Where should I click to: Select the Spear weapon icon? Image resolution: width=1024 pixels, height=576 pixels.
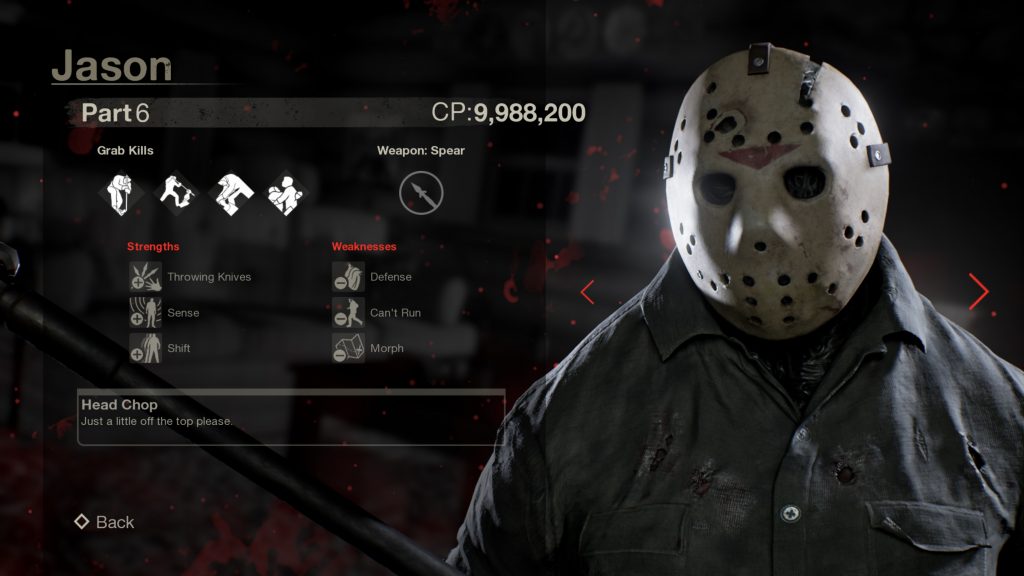pos(421,193)
